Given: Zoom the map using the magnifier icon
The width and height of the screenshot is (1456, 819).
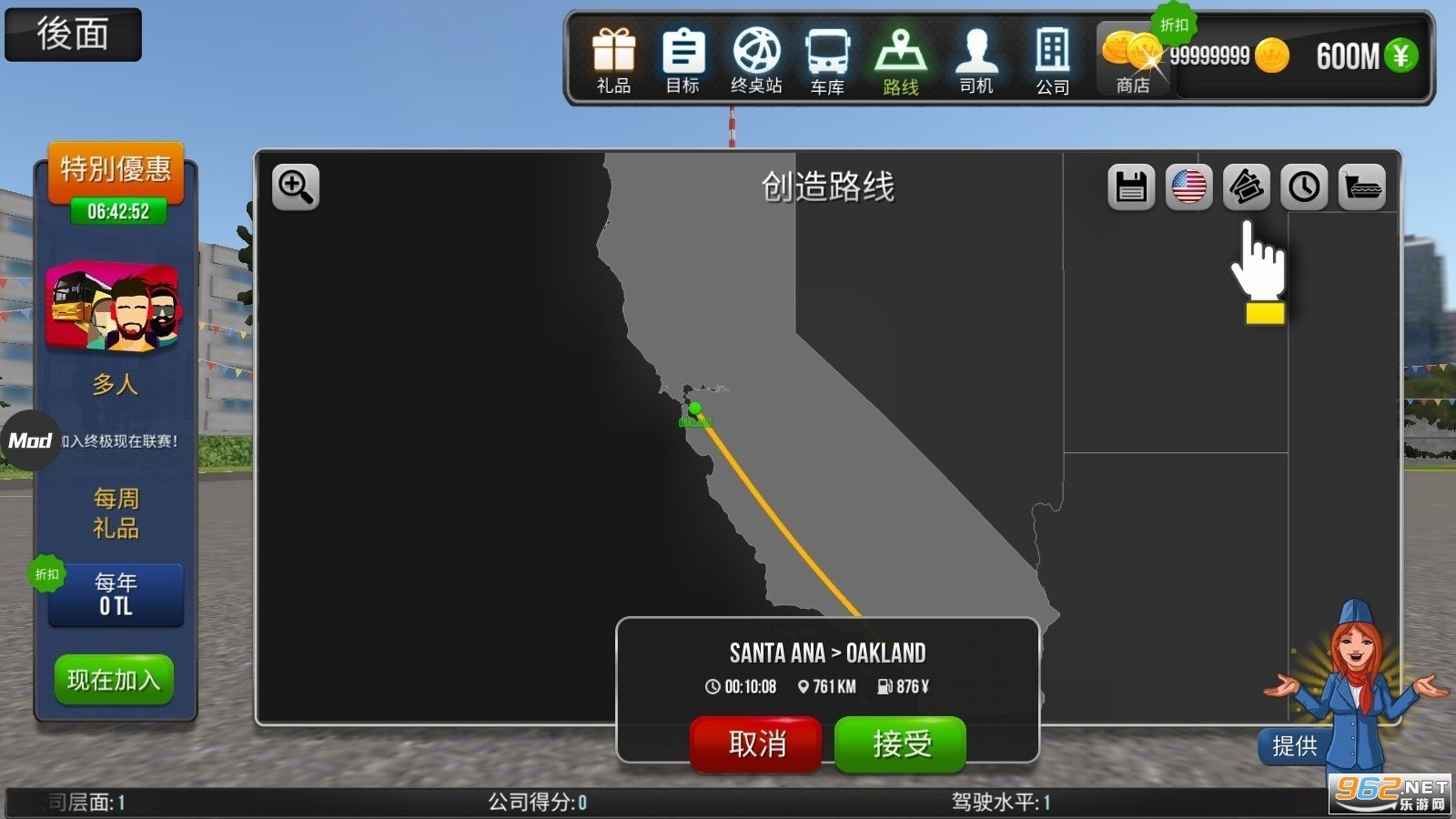Looking at the screenshot, I should click(295, 187).
